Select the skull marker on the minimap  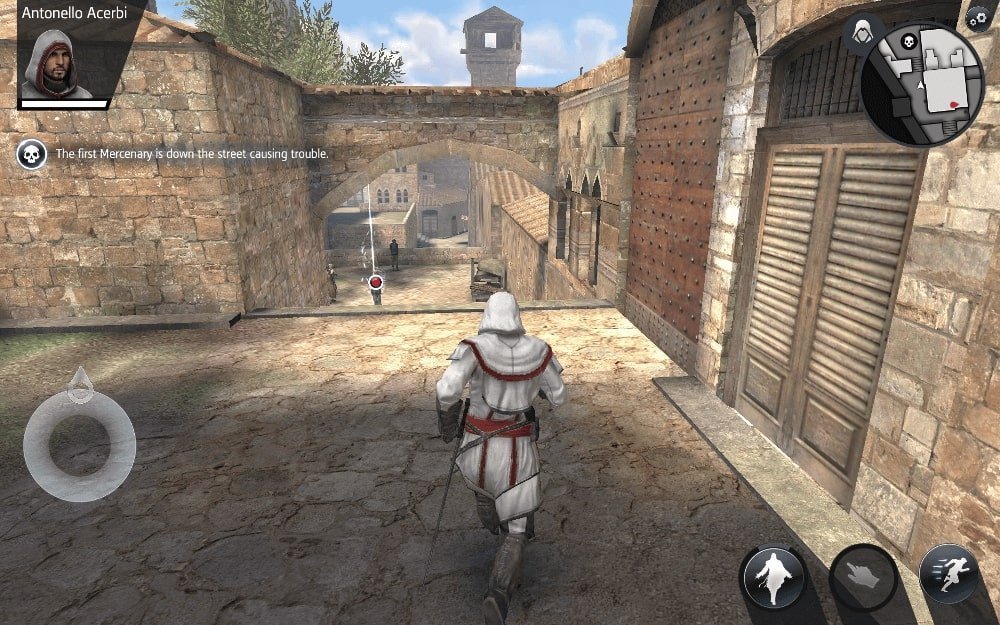click(x=910, y=42)
